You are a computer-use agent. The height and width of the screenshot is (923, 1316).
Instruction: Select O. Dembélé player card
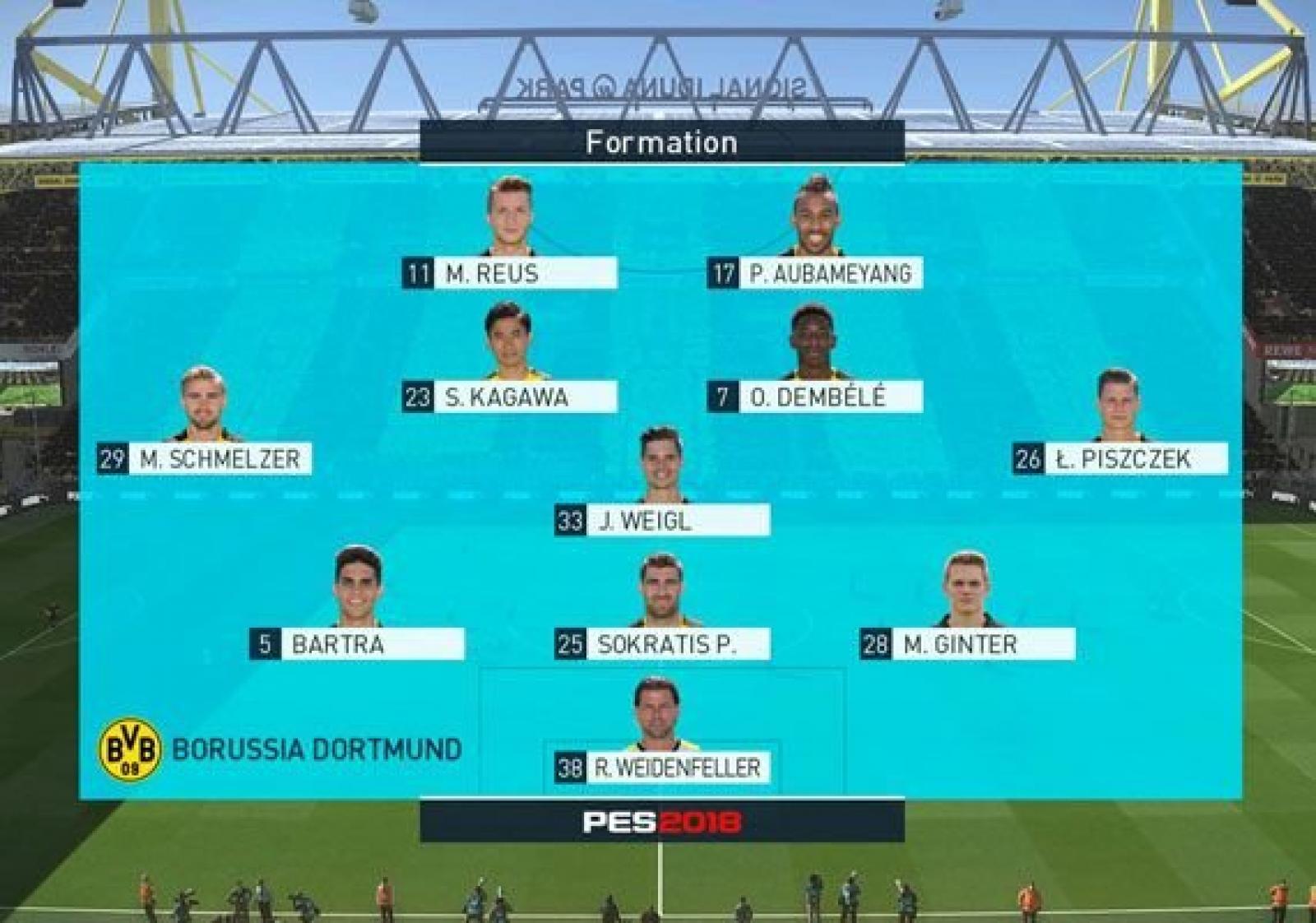pos(815,397)
